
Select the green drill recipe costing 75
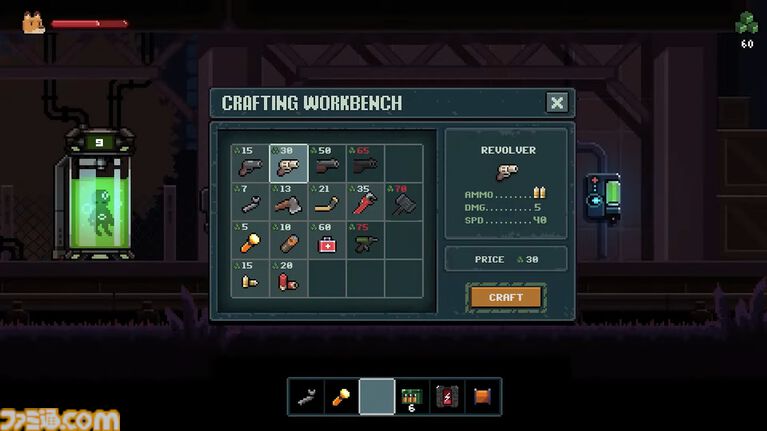(x=365, y=240)
